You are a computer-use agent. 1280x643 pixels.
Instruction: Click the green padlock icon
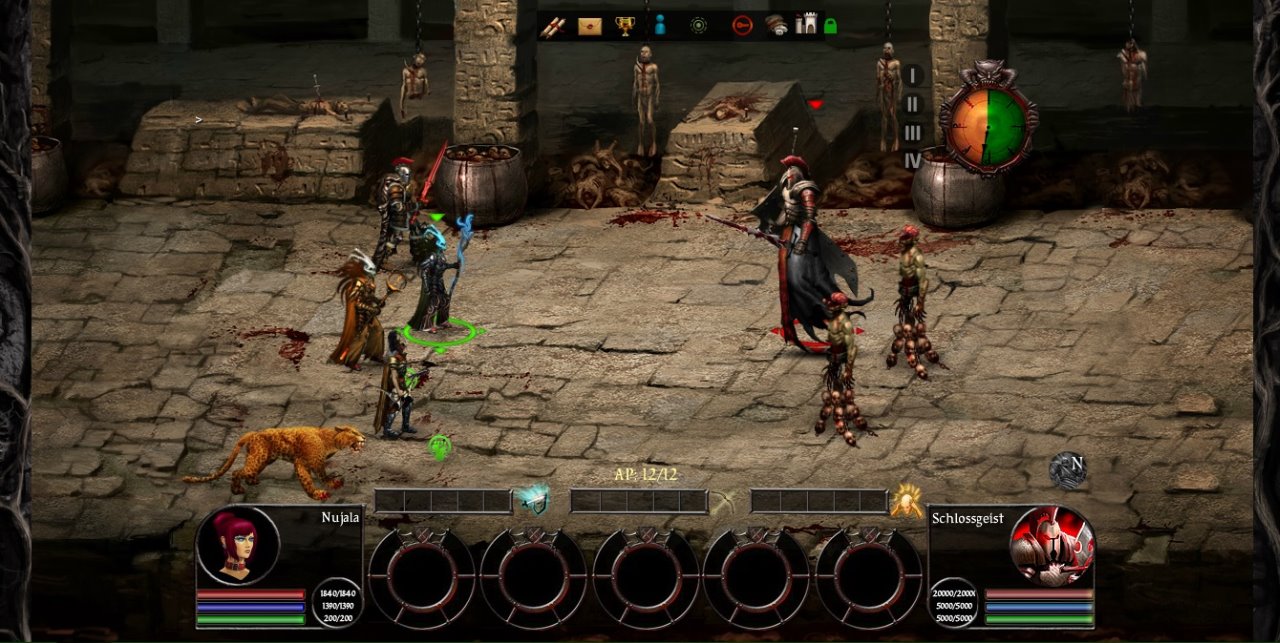click(830, 27)
